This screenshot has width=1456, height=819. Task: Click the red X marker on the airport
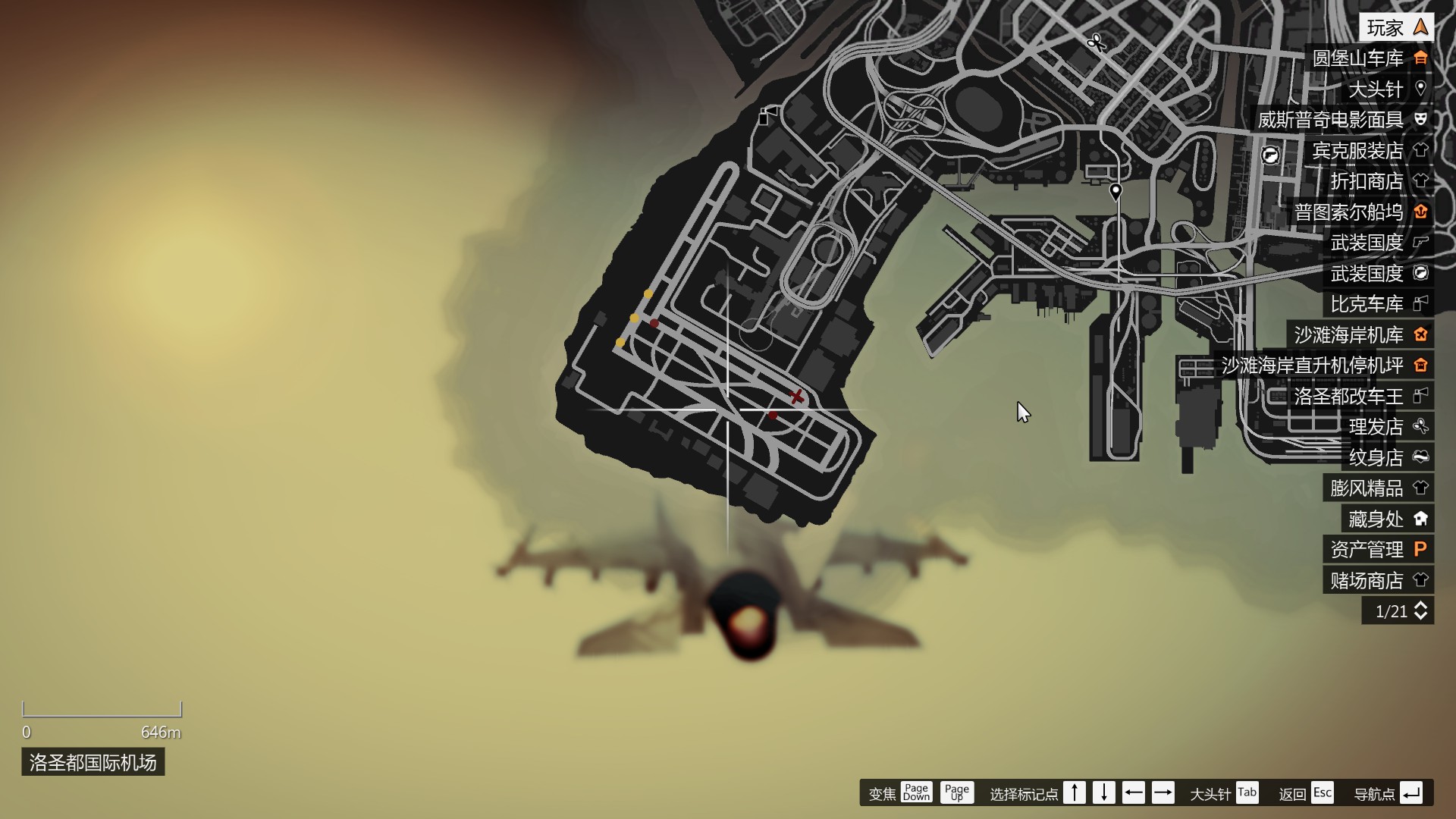[796, 397]
